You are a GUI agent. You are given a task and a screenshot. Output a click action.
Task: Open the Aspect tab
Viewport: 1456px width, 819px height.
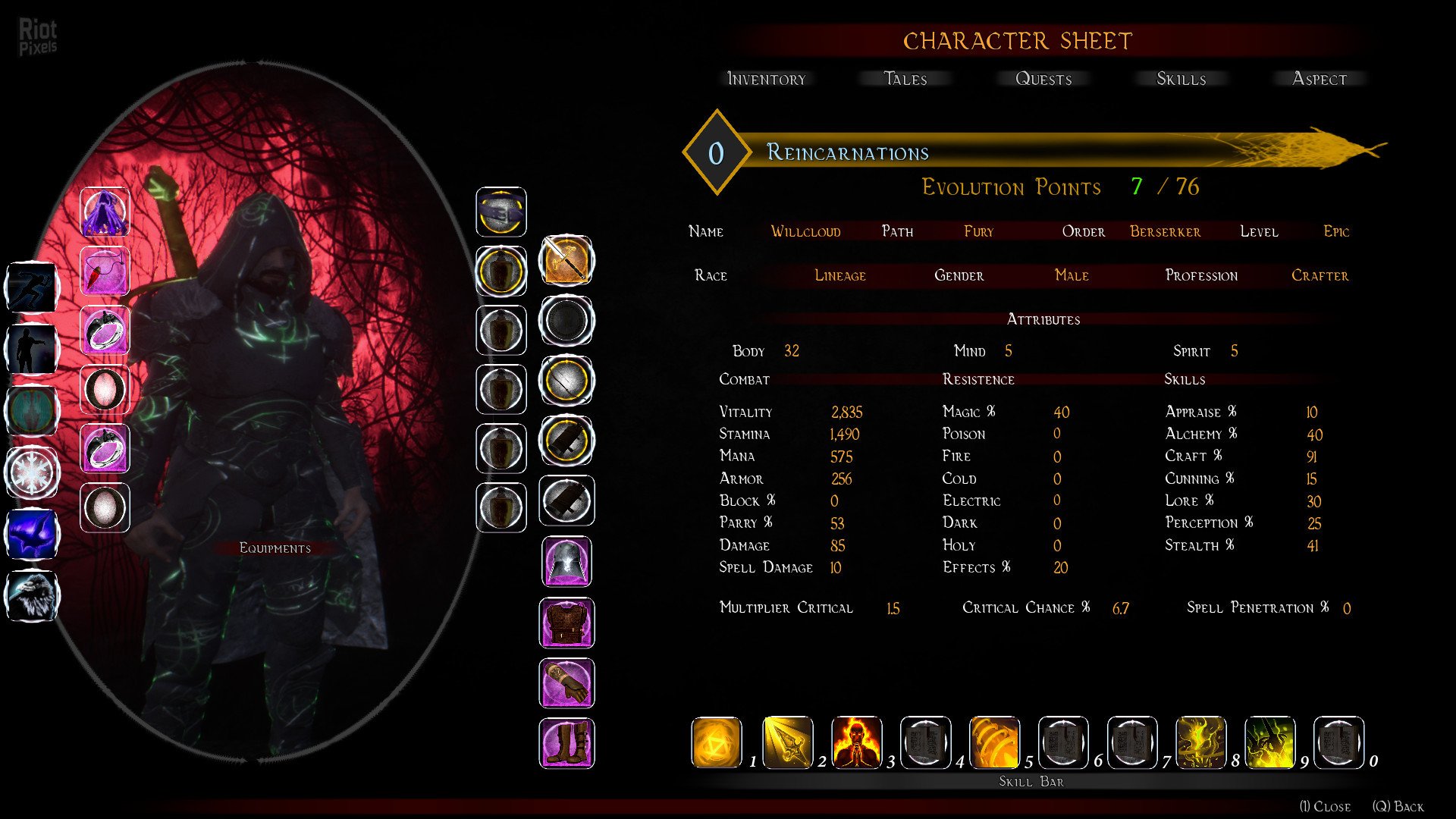(x=1319, y=79)
